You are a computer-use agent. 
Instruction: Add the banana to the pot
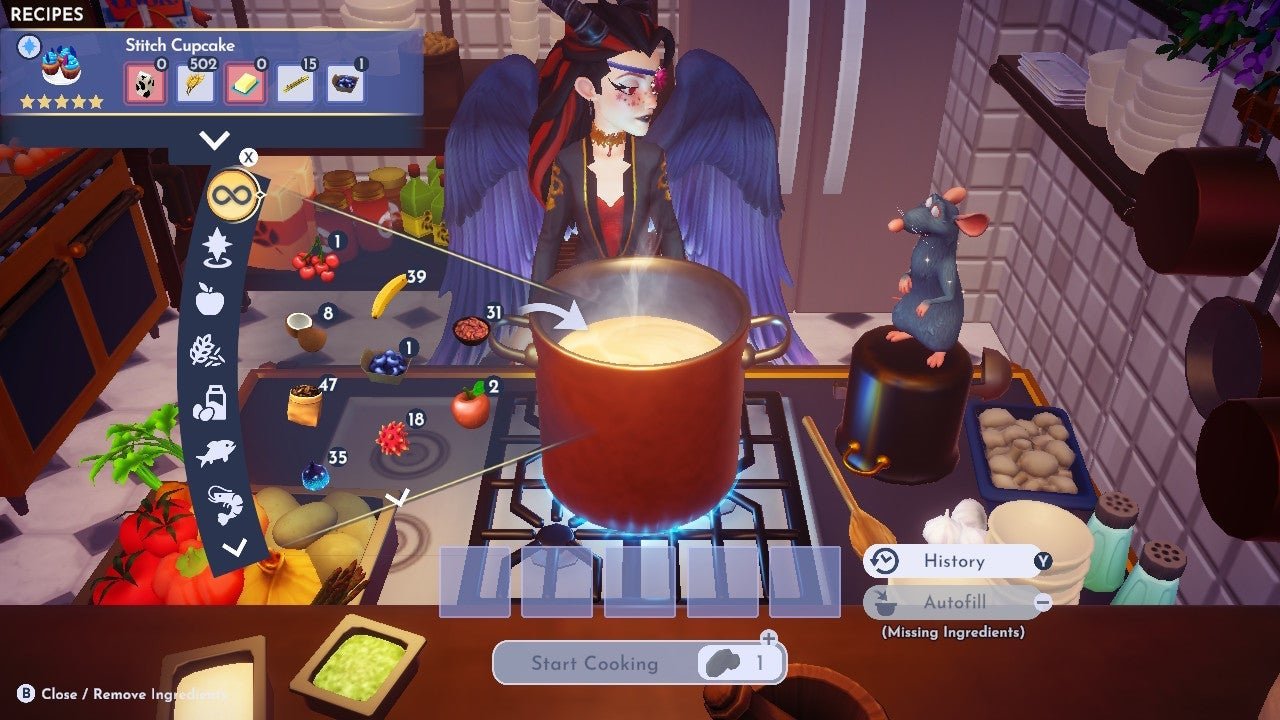pos(389,296)
